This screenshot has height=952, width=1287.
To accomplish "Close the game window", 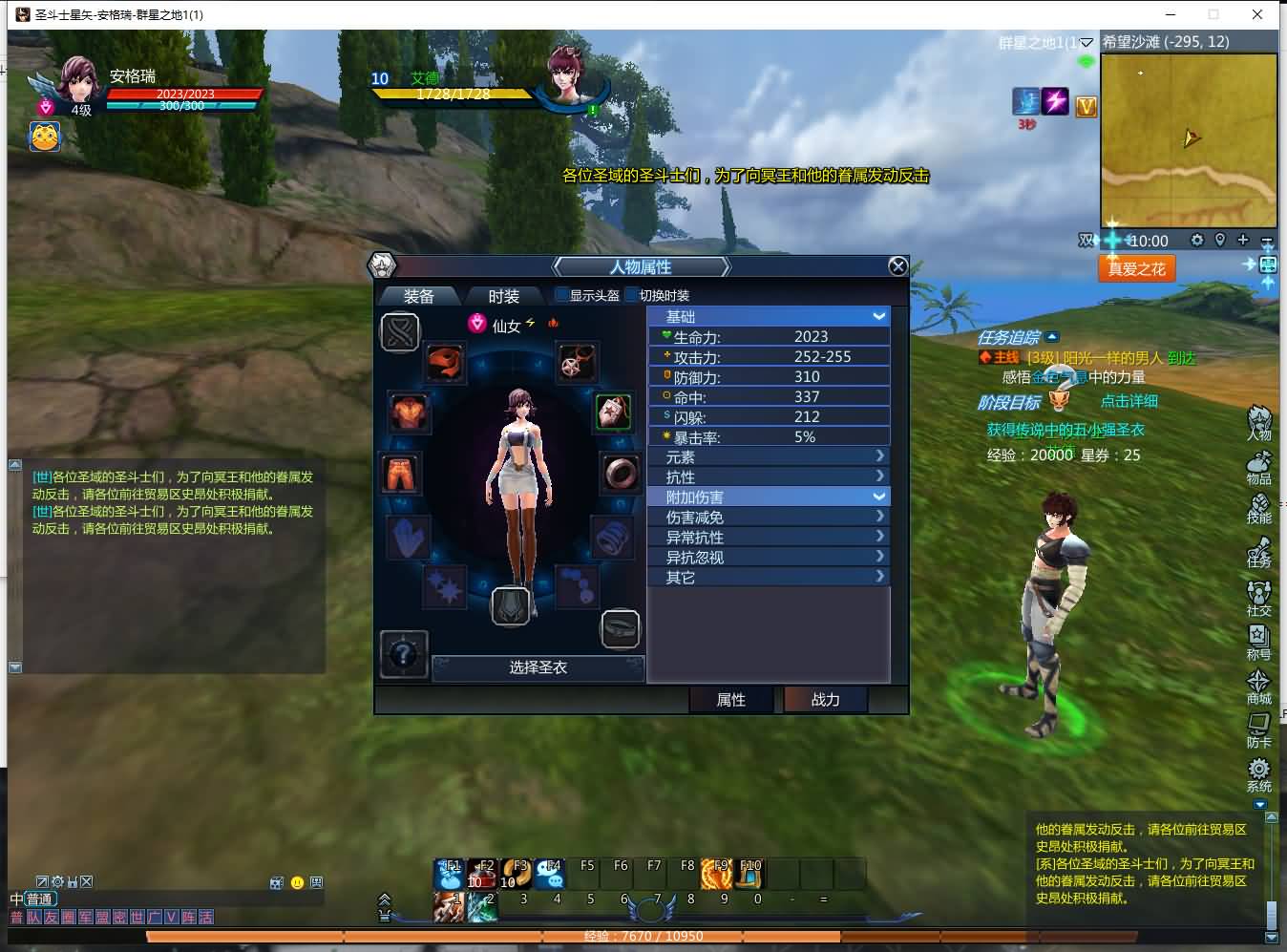I will tap(1257, 14).
